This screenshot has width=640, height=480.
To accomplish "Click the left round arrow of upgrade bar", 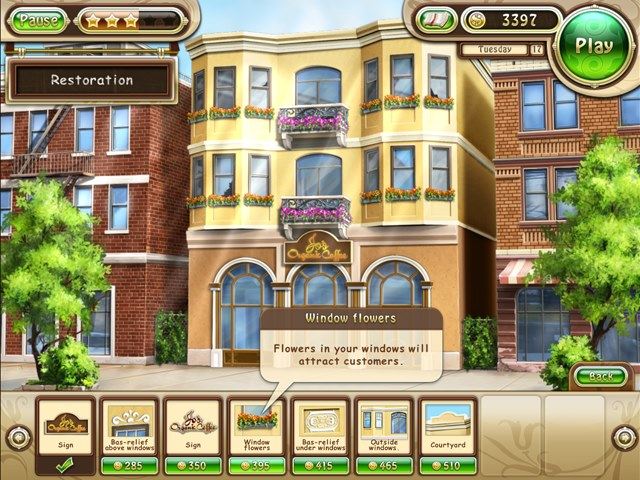I will (x=17, y=437).
